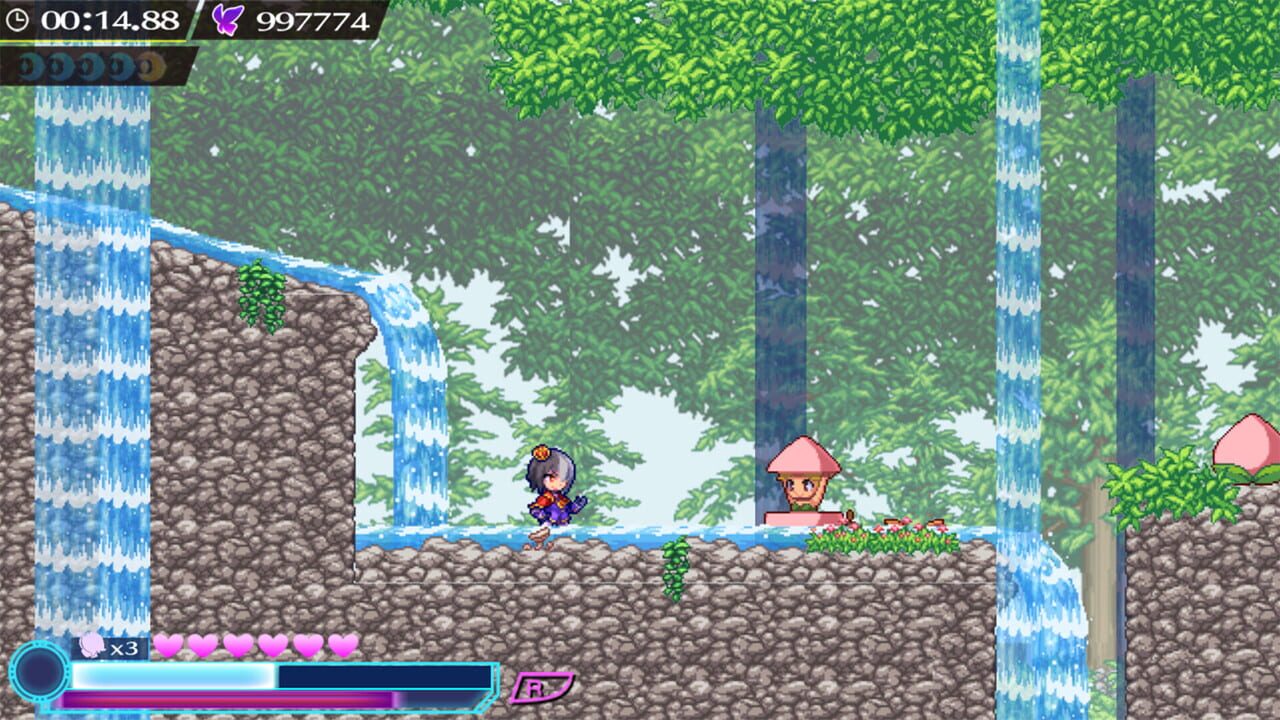
Task: Select the purple butterfly currency icon
Action: [x=226, y=18]
